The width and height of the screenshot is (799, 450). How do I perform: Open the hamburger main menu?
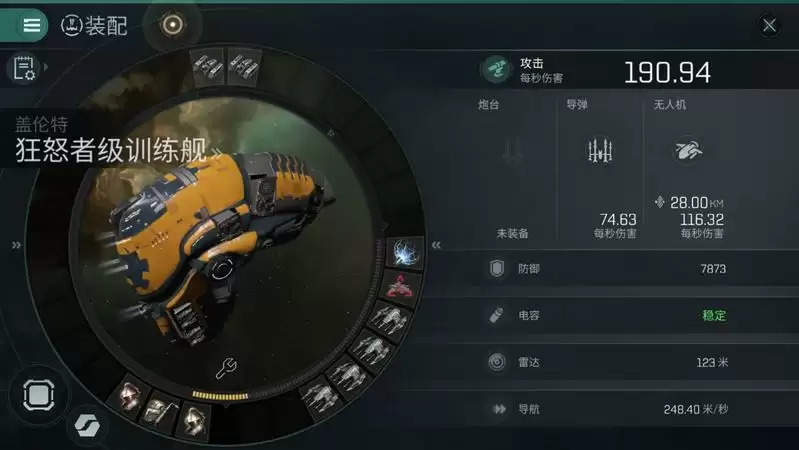coord(31,25)
